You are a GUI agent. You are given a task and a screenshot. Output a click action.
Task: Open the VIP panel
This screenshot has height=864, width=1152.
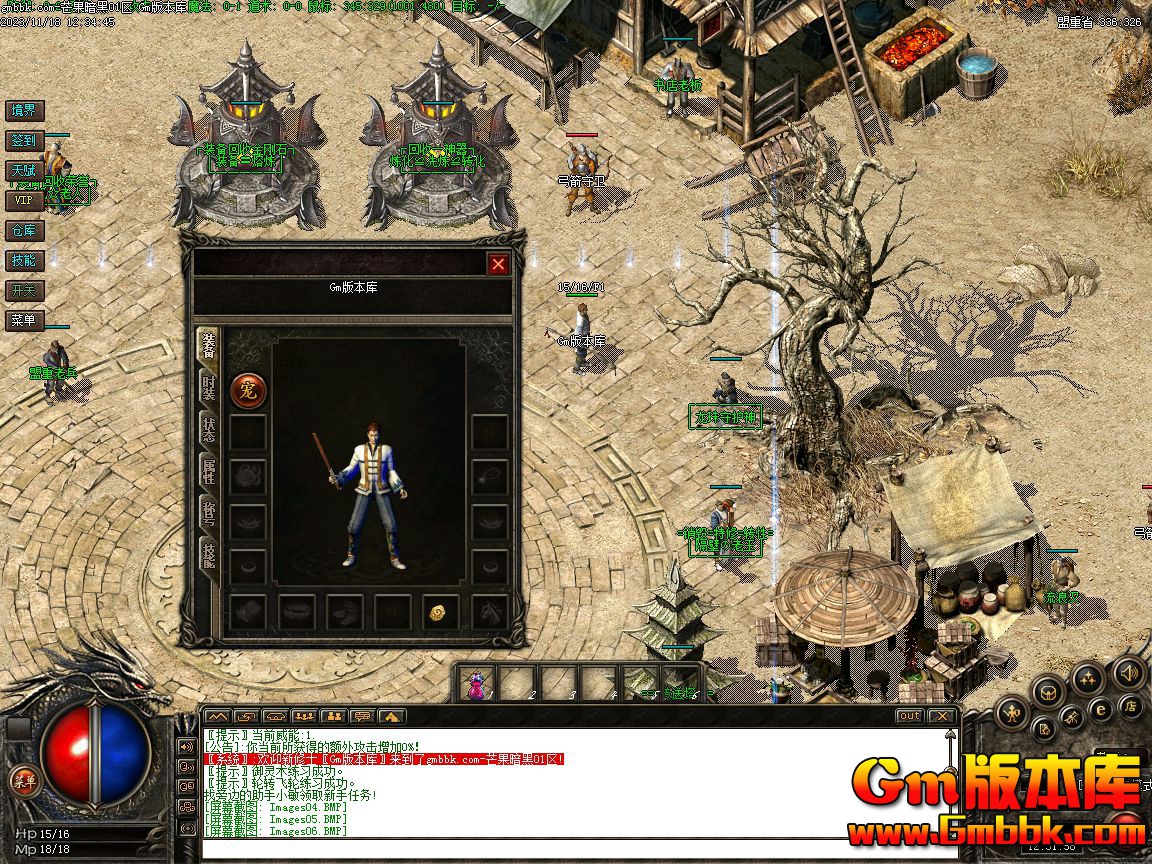pos(23,200)
